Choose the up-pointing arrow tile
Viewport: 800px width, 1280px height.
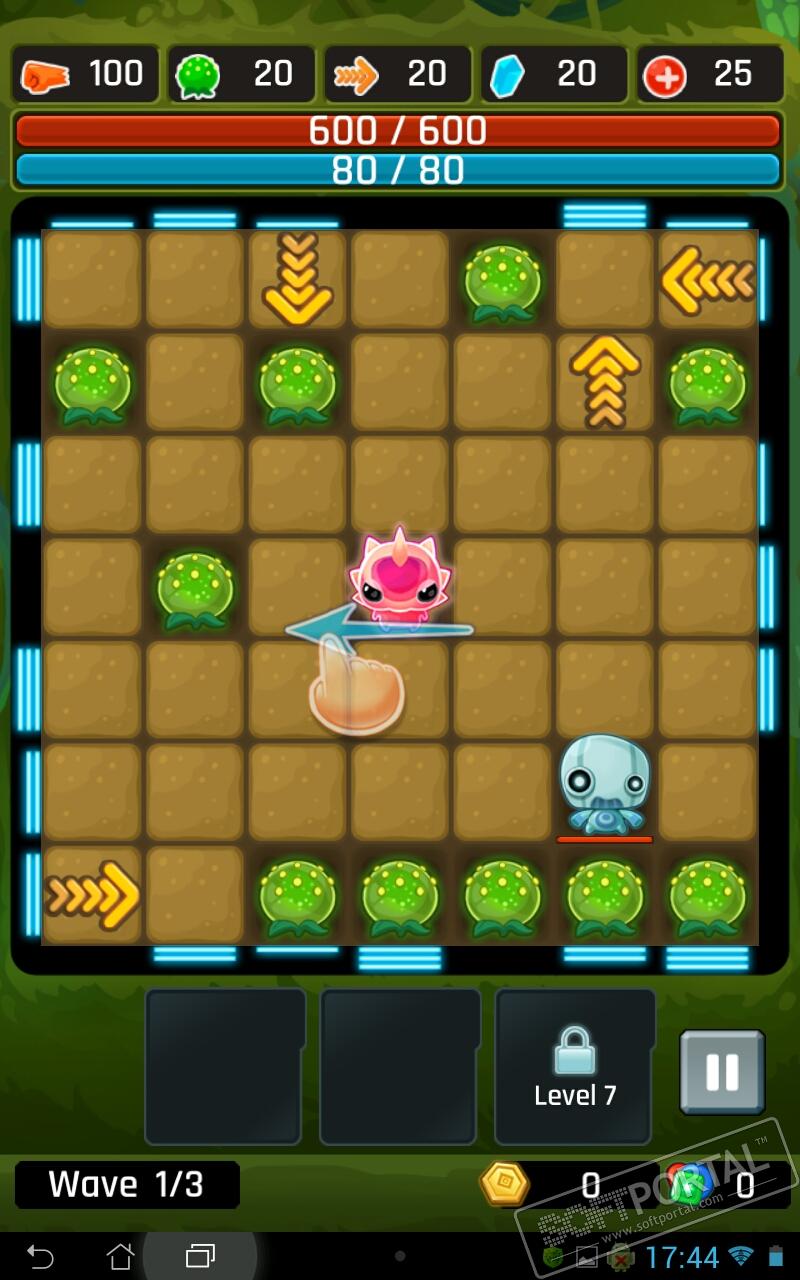point(604,382)
